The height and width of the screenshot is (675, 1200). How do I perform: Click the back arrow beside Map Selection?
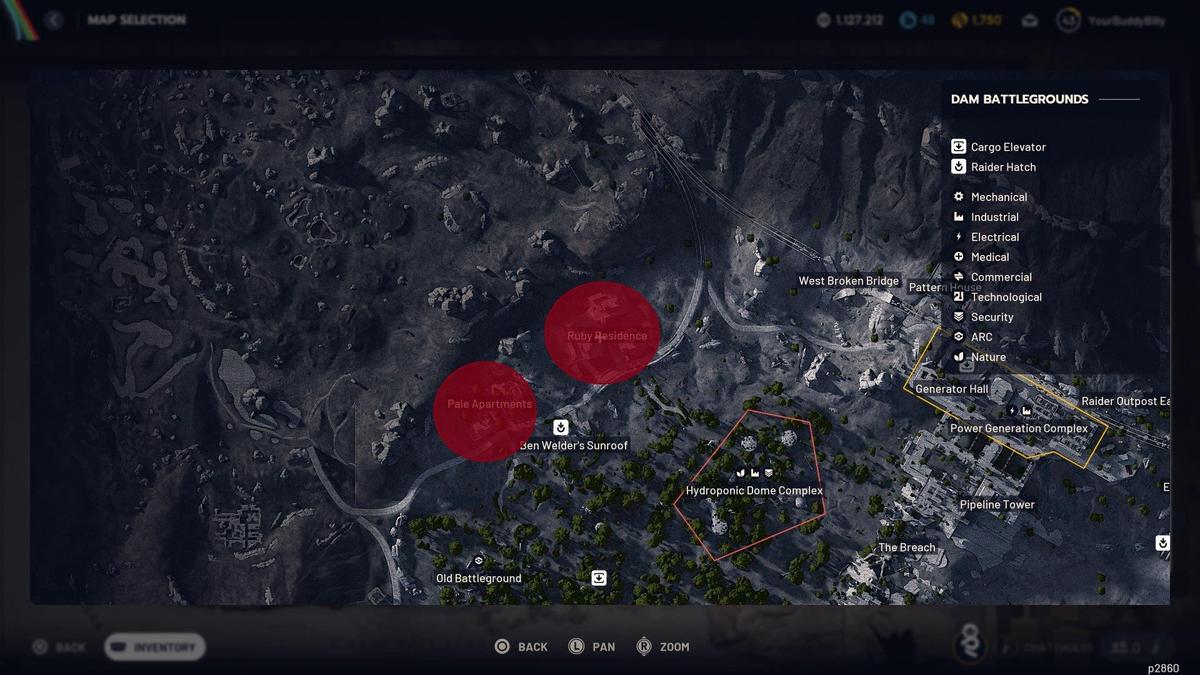(54, 20)
